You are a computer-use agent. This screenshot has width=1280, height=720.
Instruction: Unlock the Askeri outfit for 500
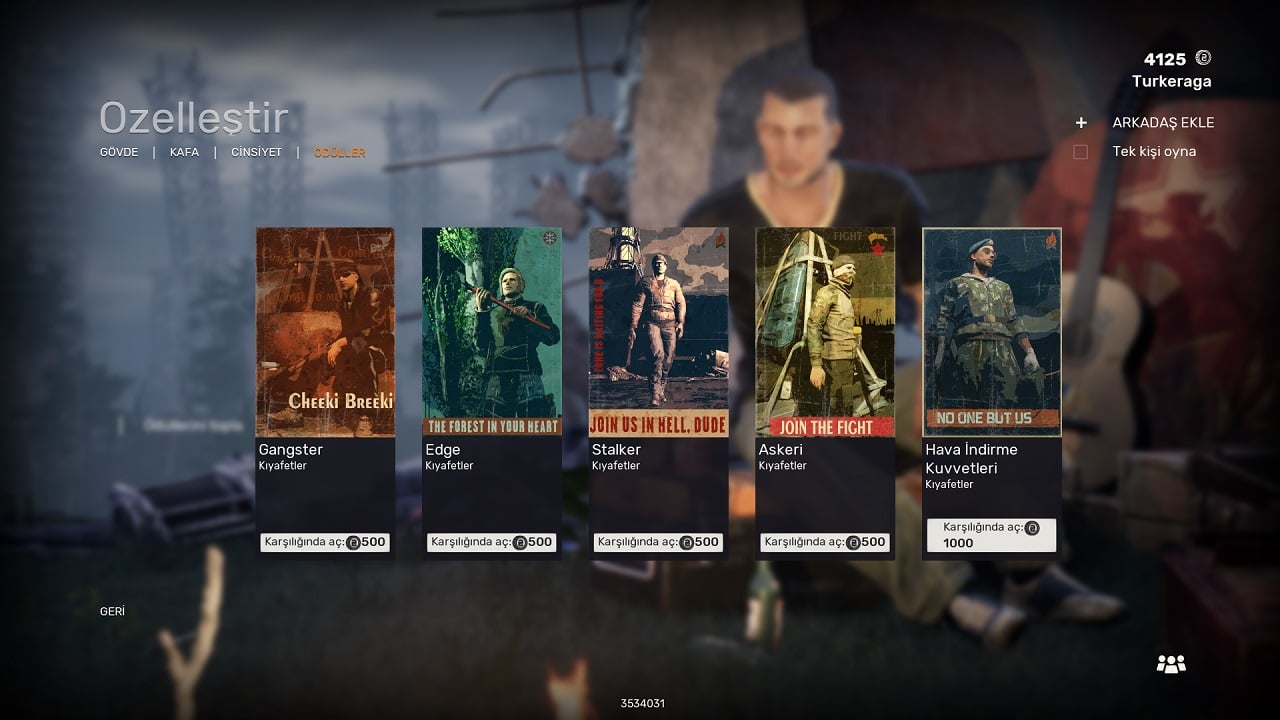(825, 542)
